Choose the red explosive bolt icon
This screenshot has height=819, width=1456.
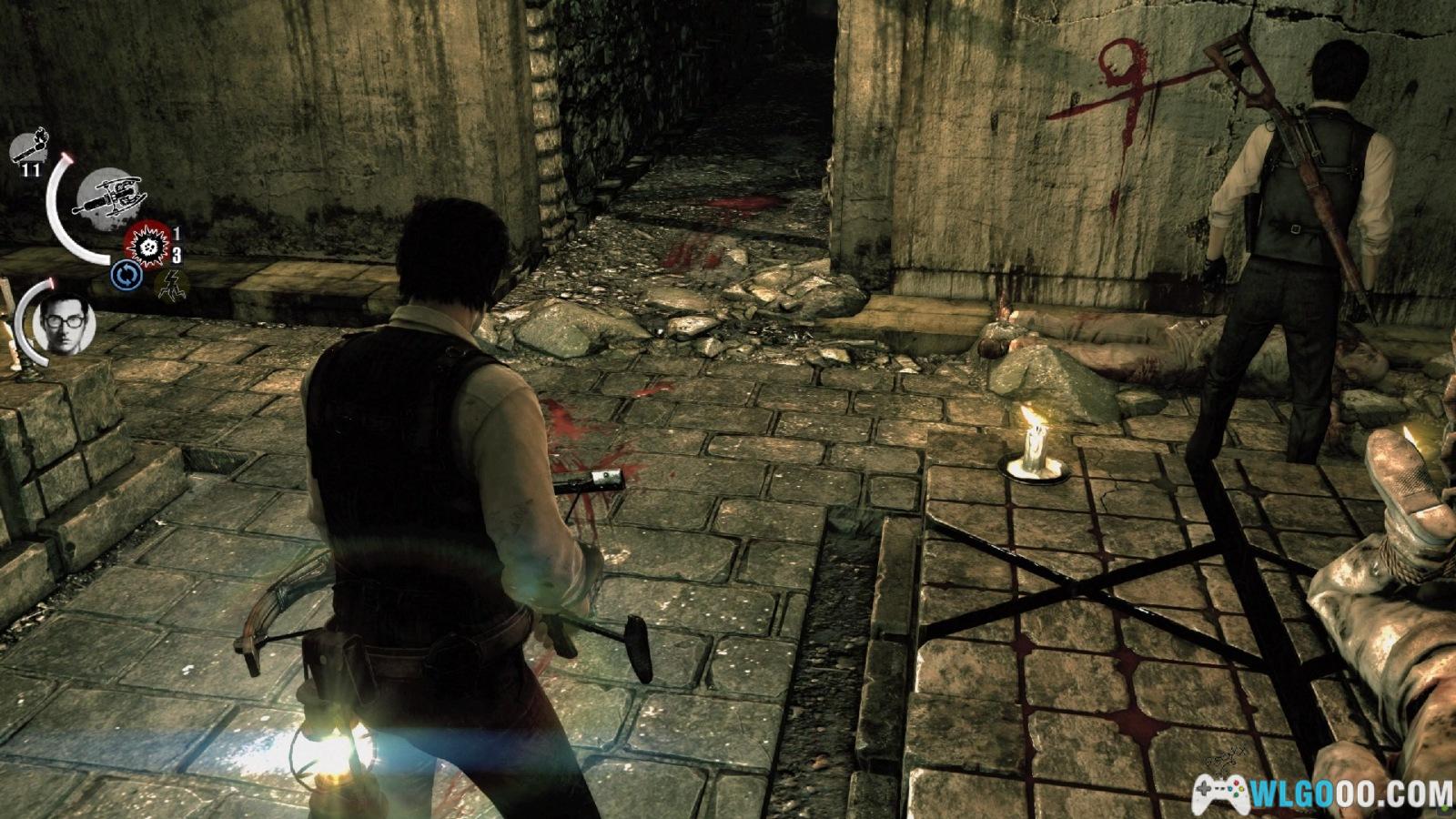148,244
